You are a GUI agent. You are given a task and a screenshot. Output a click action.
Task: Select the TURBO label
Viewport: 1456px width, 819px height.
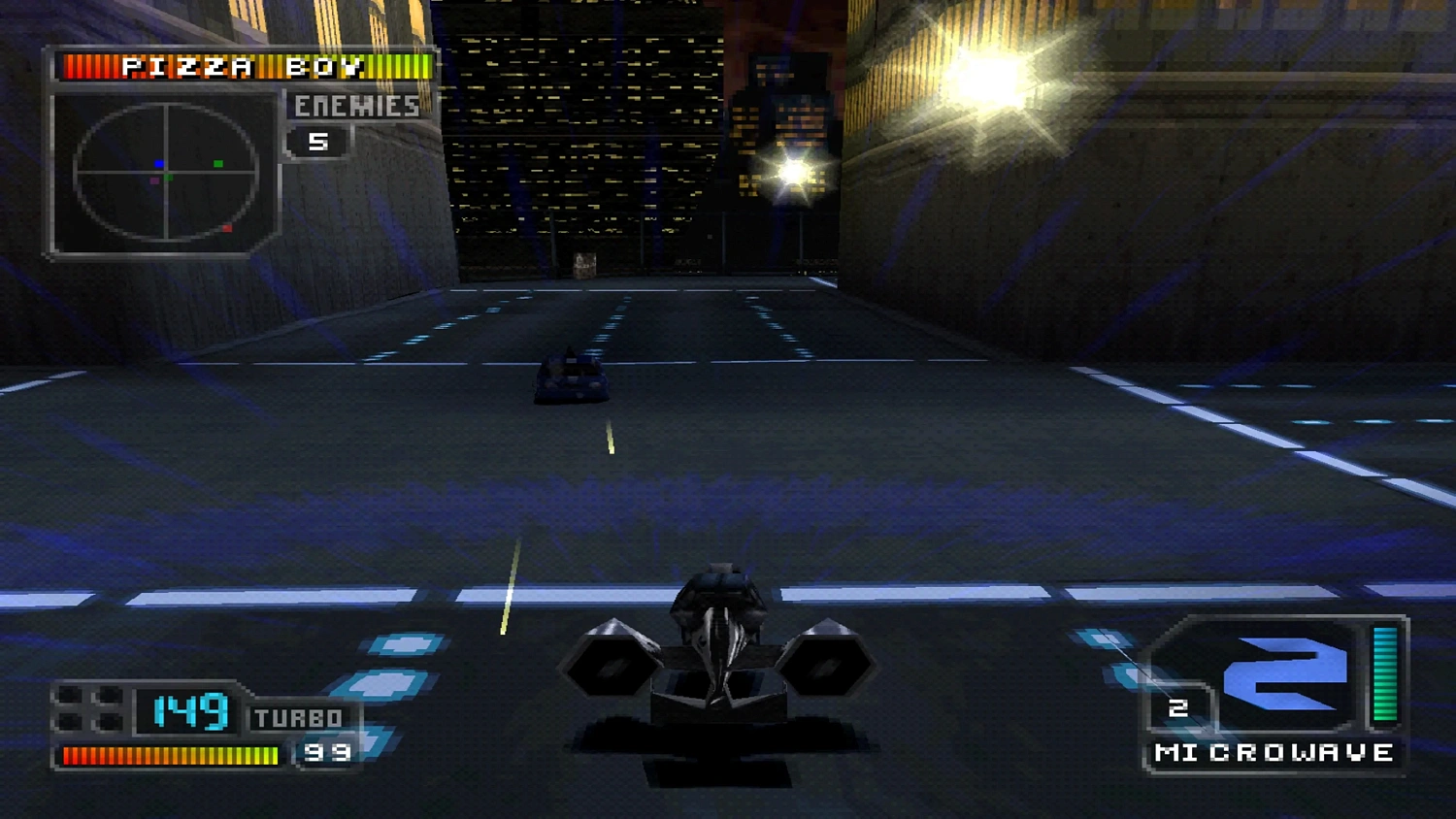coord(296,718)
